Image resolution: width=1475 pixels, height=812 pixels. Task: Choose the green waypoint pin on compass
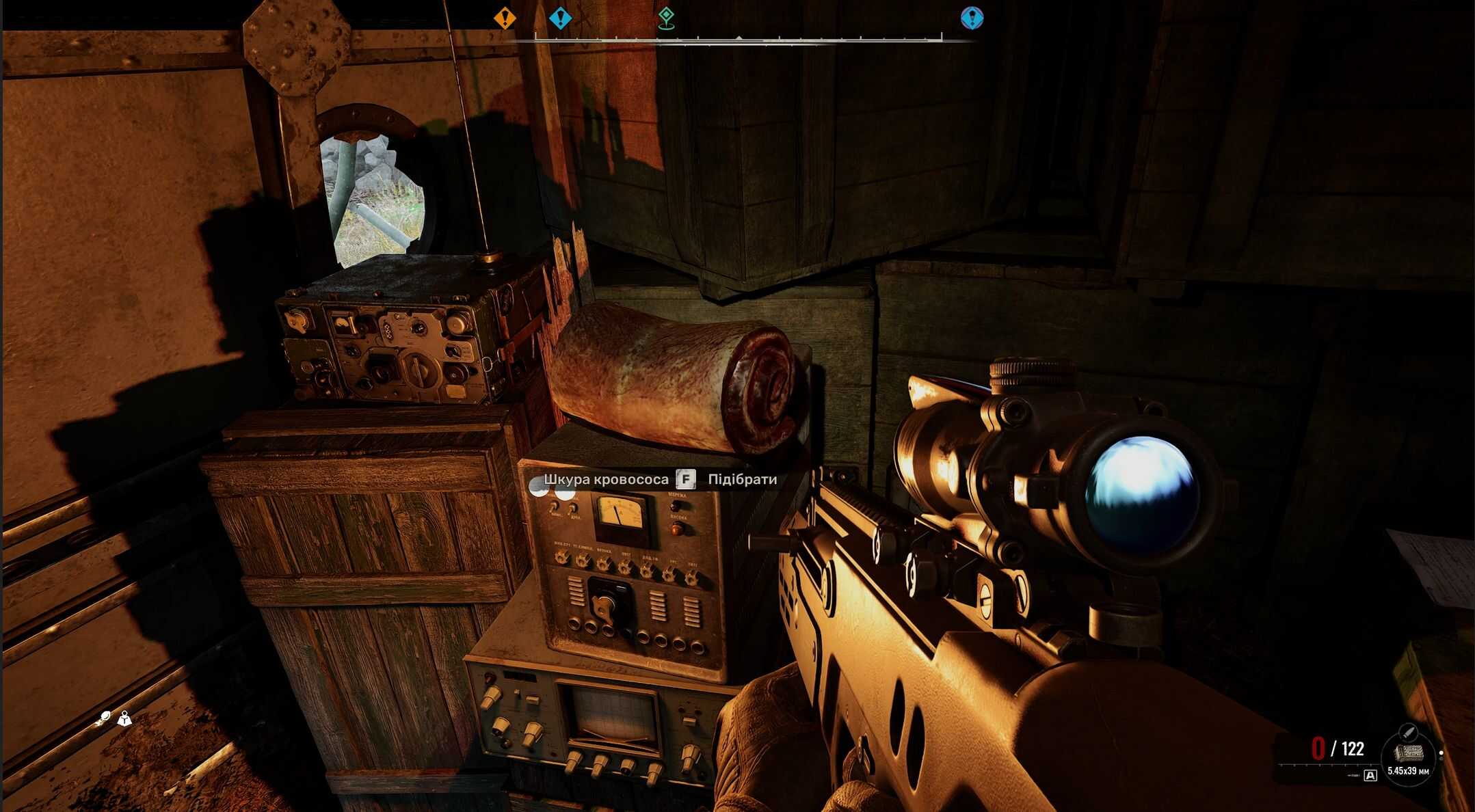click(666, 18)
